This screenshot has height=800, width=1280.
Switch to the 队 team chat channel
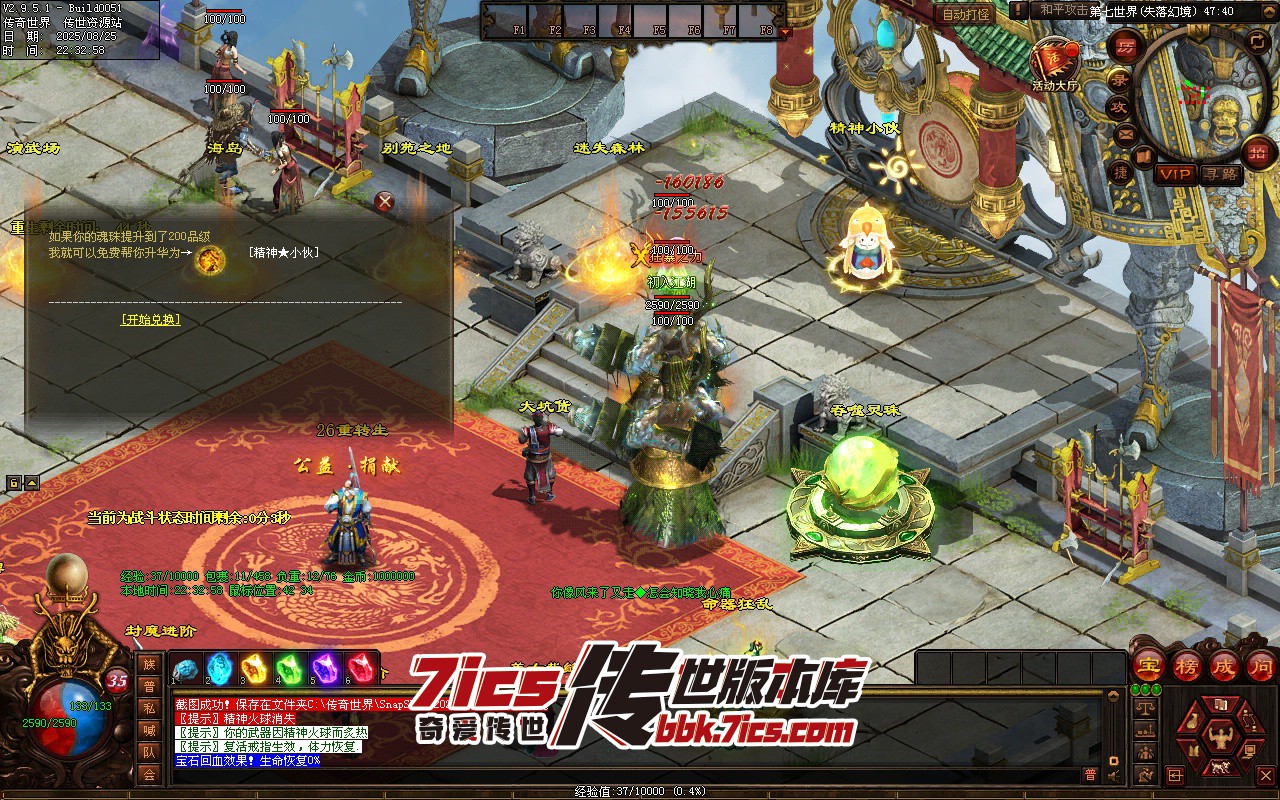149,752
